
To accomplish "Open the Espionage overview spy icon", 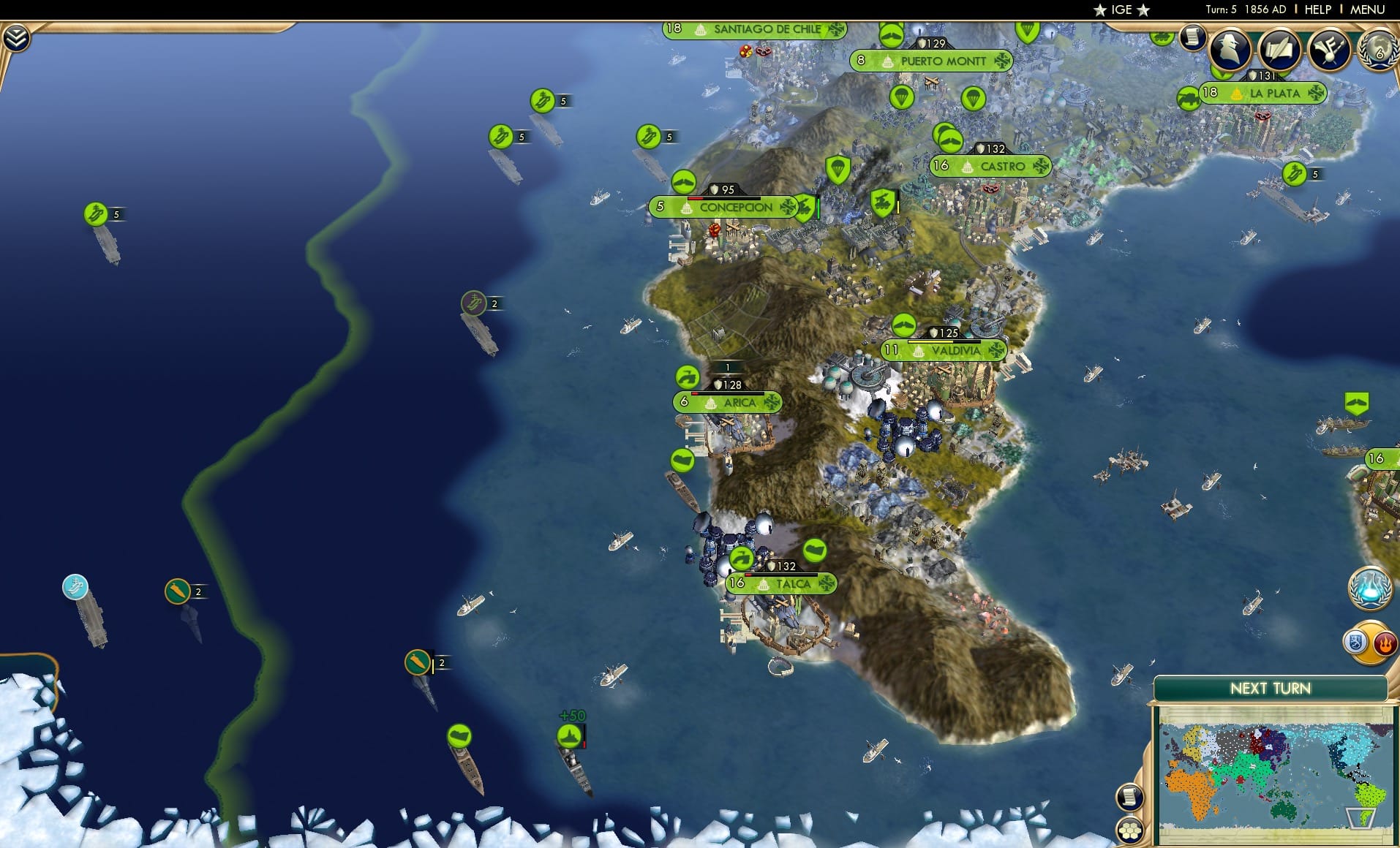I will [1229, 50].
